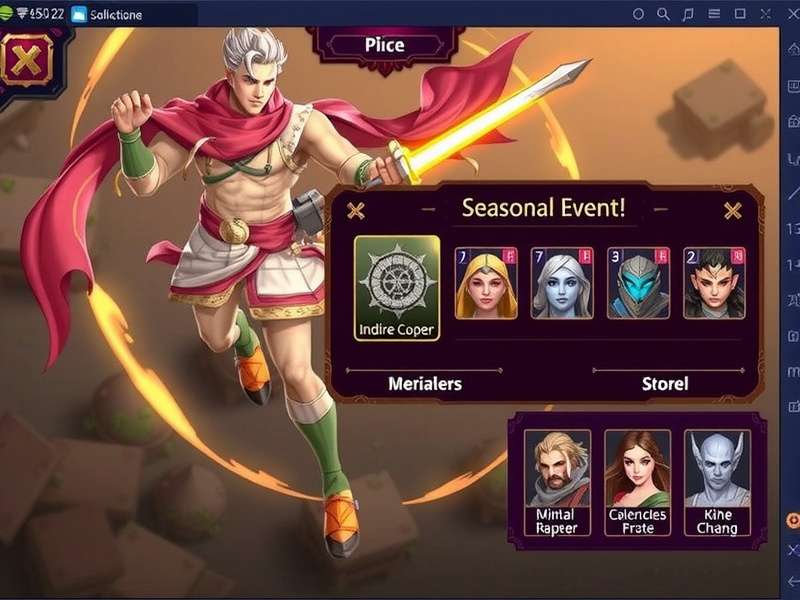
Task: Choose the Calencles Frate character card
Action: pos(638,483)
